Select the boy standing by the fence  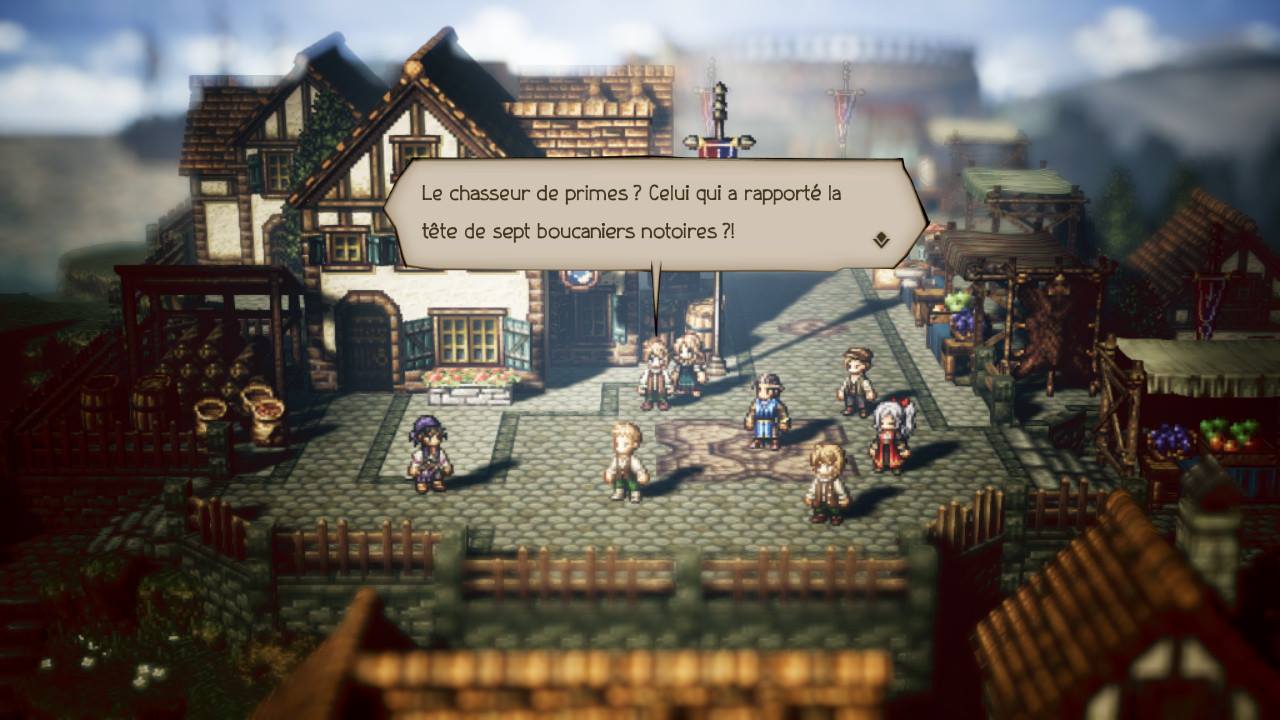click(823, 480)
